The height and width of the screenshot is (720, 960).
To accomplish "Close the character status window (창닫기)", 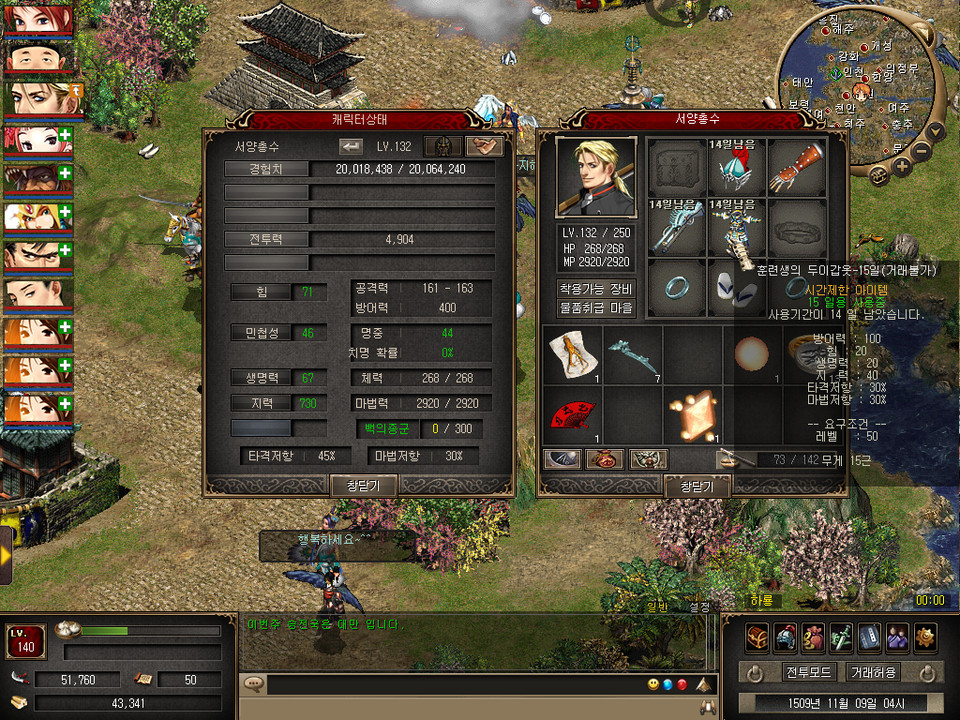I will click(x=364, y=485).
